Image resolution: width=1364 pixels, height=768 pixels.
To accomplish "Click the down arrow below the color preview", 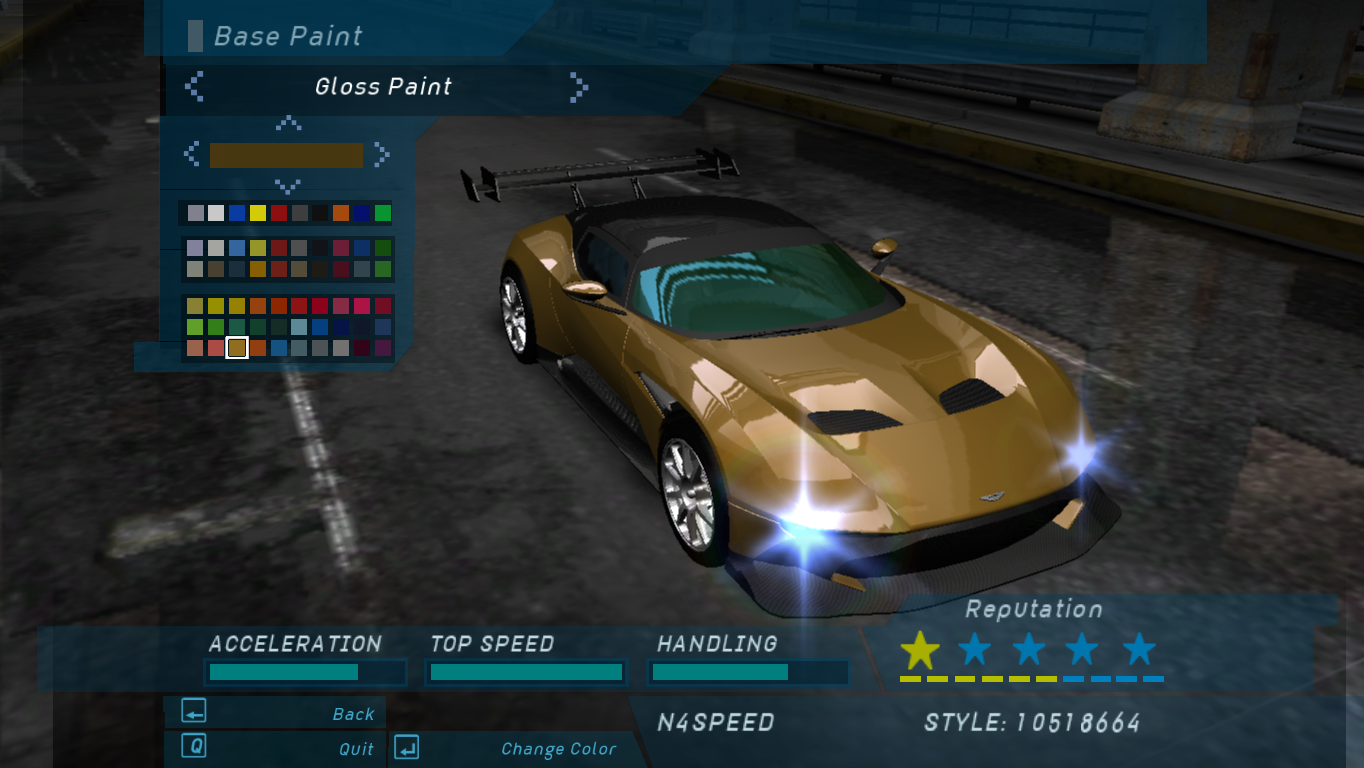I will tap(288, 186).
